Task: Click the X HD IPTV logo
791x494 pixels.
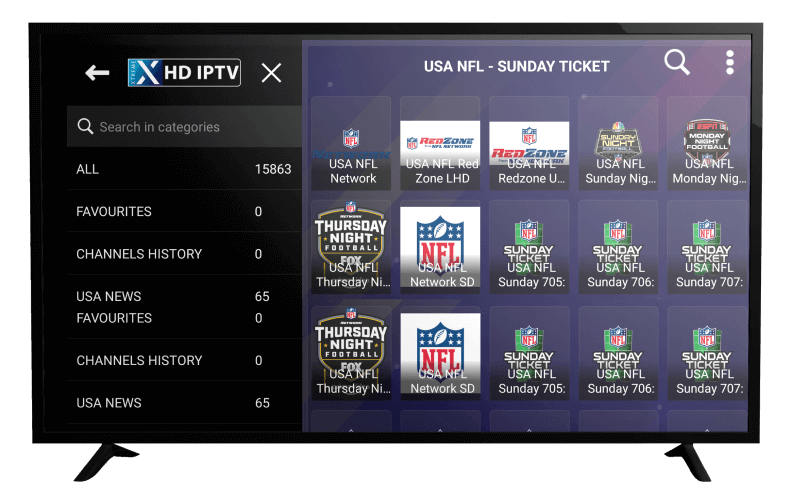Action: 184,73
